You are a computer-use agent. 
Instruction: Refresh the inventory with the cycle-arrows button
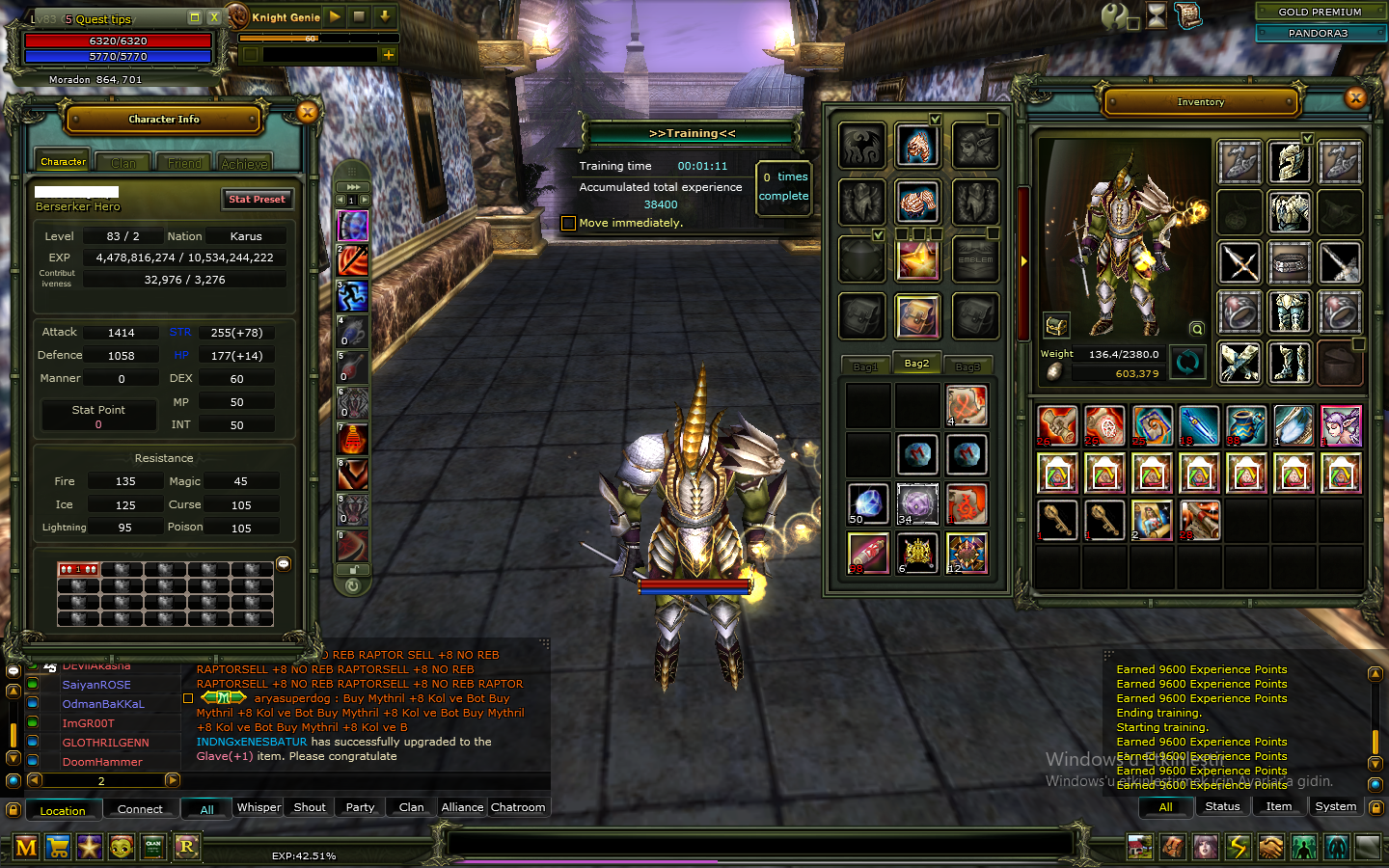(1187, 363)
